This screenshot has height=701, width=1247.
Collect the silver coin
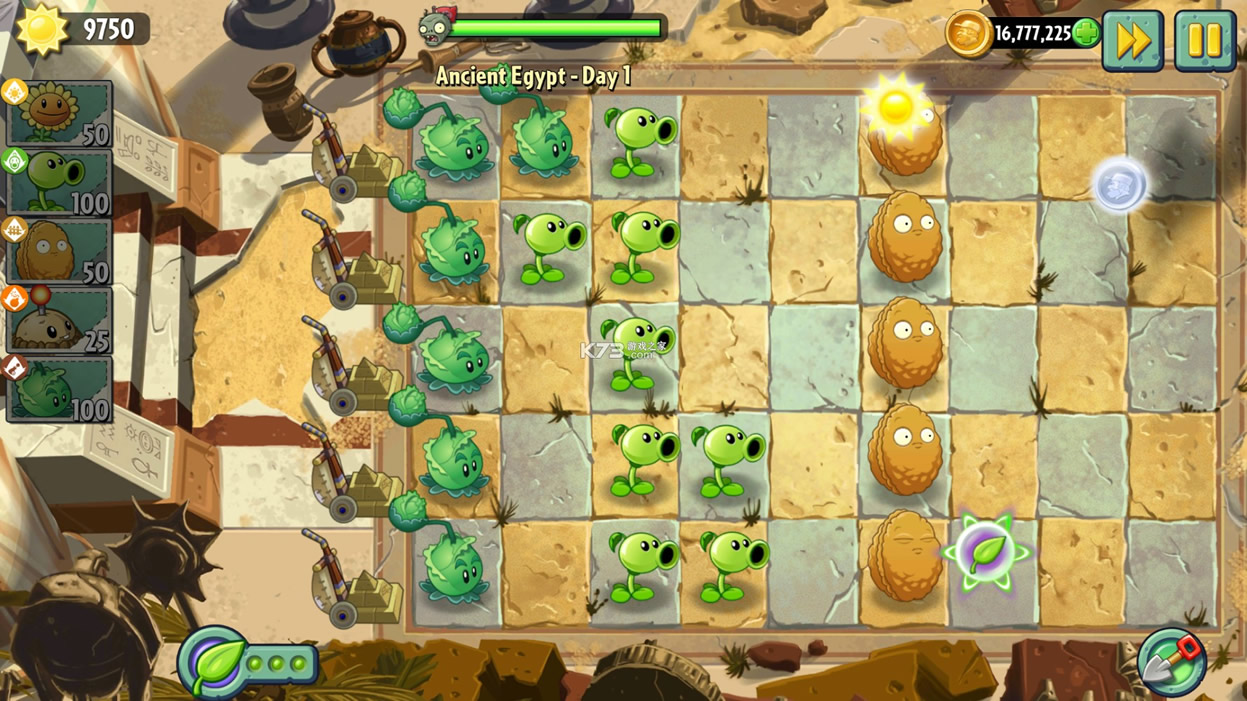click(x=1118, y=185)
